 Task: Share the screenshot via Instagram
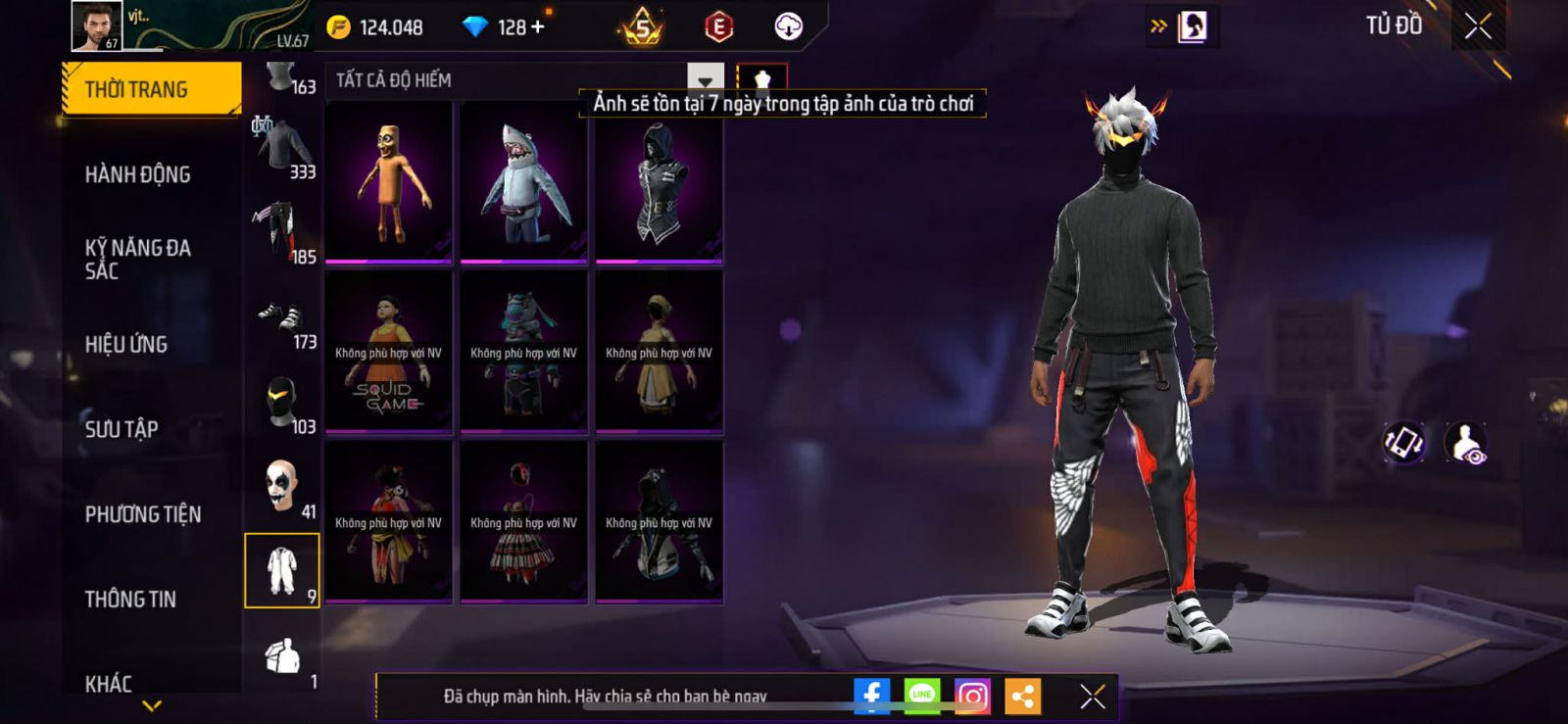(x=972, y=697)
